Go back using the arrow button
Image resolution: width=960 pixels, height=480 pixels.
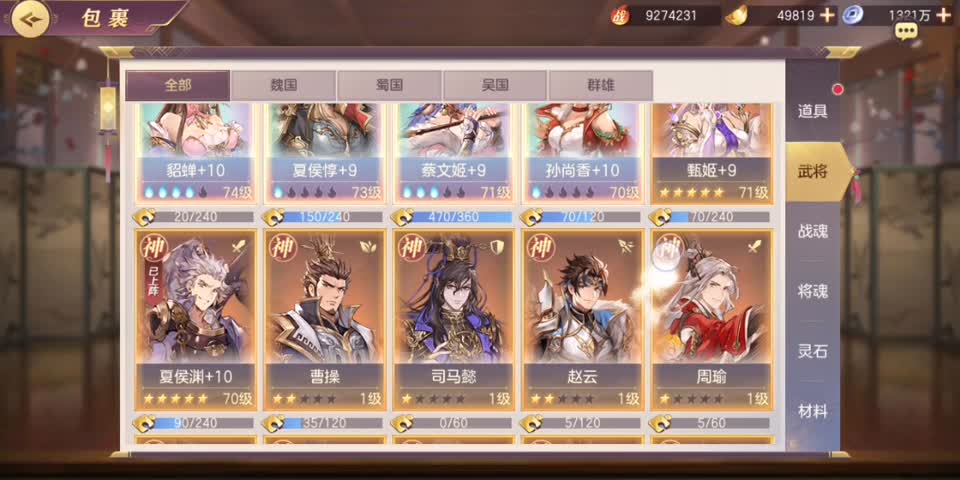(30, 19)
